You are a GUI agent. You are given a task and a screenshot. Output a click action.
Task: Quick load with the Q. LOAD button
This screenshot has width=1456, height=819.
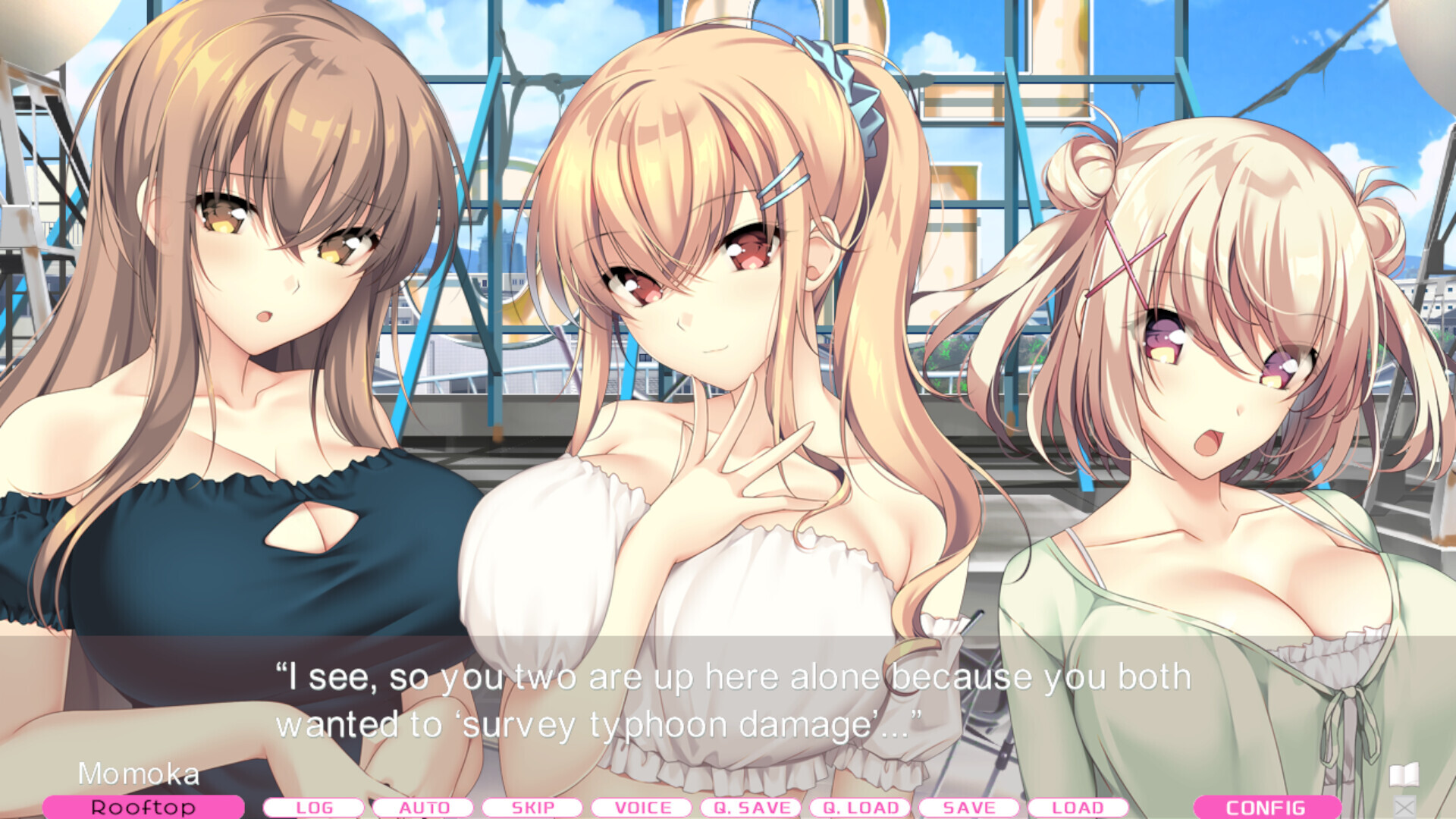[861, 808]
